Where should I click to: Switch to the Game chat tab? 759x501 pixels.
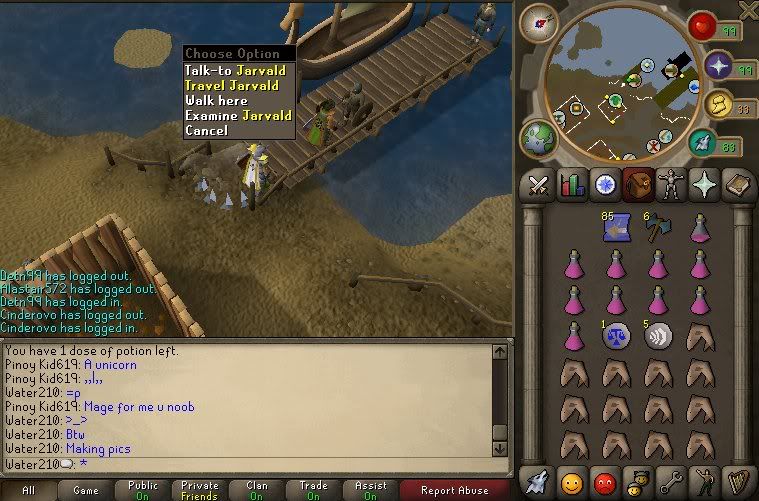(x=86, y=490)
